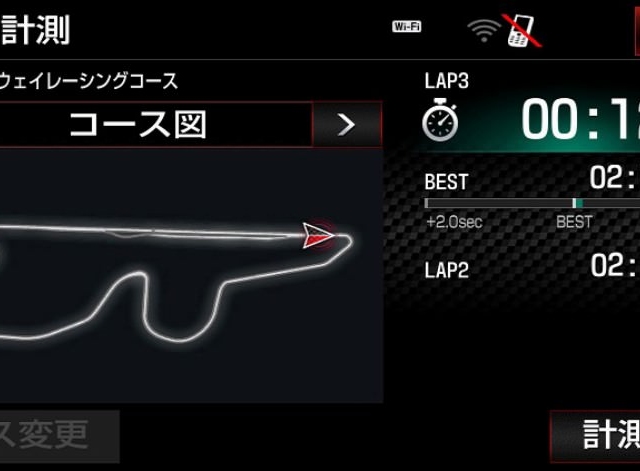The image size is (640, 471).
Task: Tap the 計測 button at the bottom right
Action: tap(597, 435)
